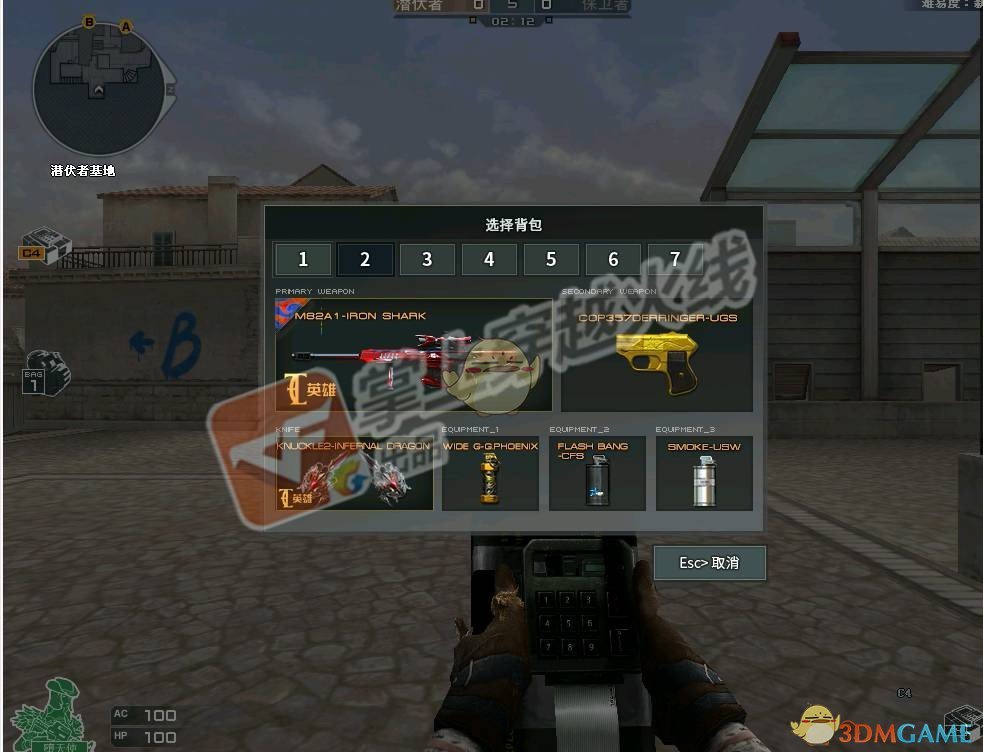Choose backpack slot 3
The height and width of the screenshot is (752, 983).
(427, 260)
